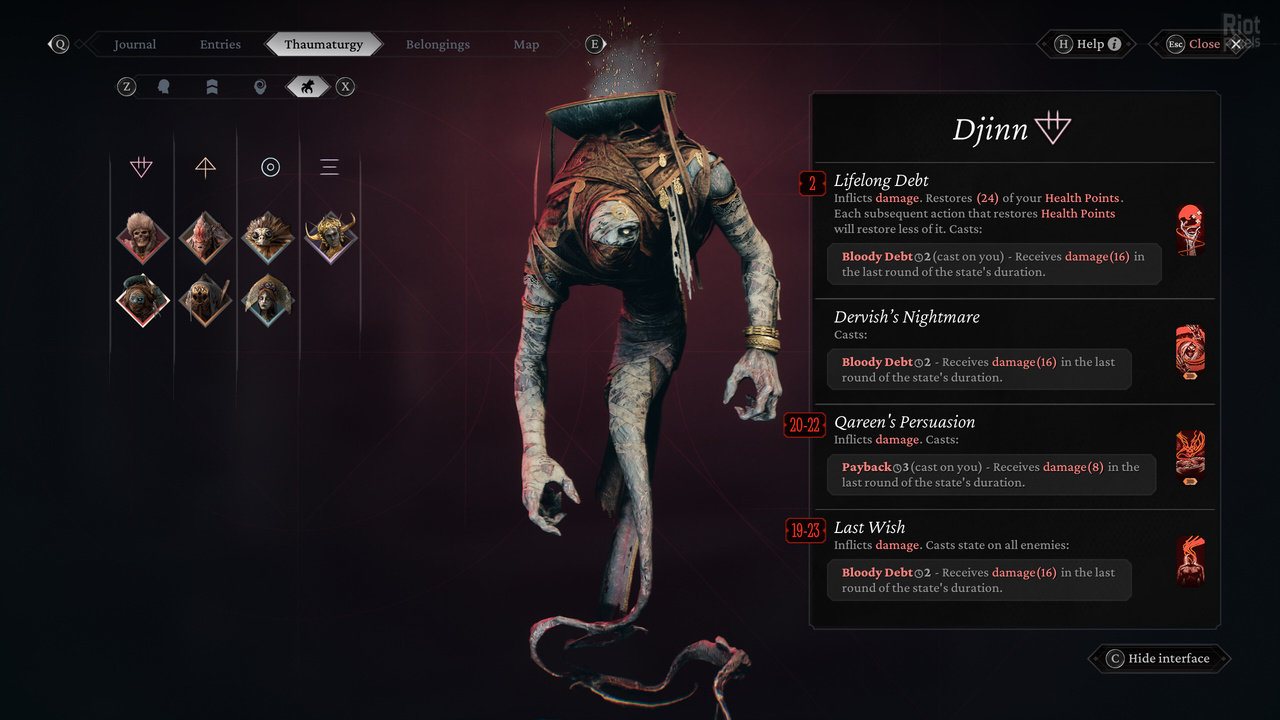Screen dimensions: 1280x720
Task: Pick the red crested creature portrait
Action: coord(205,237)
